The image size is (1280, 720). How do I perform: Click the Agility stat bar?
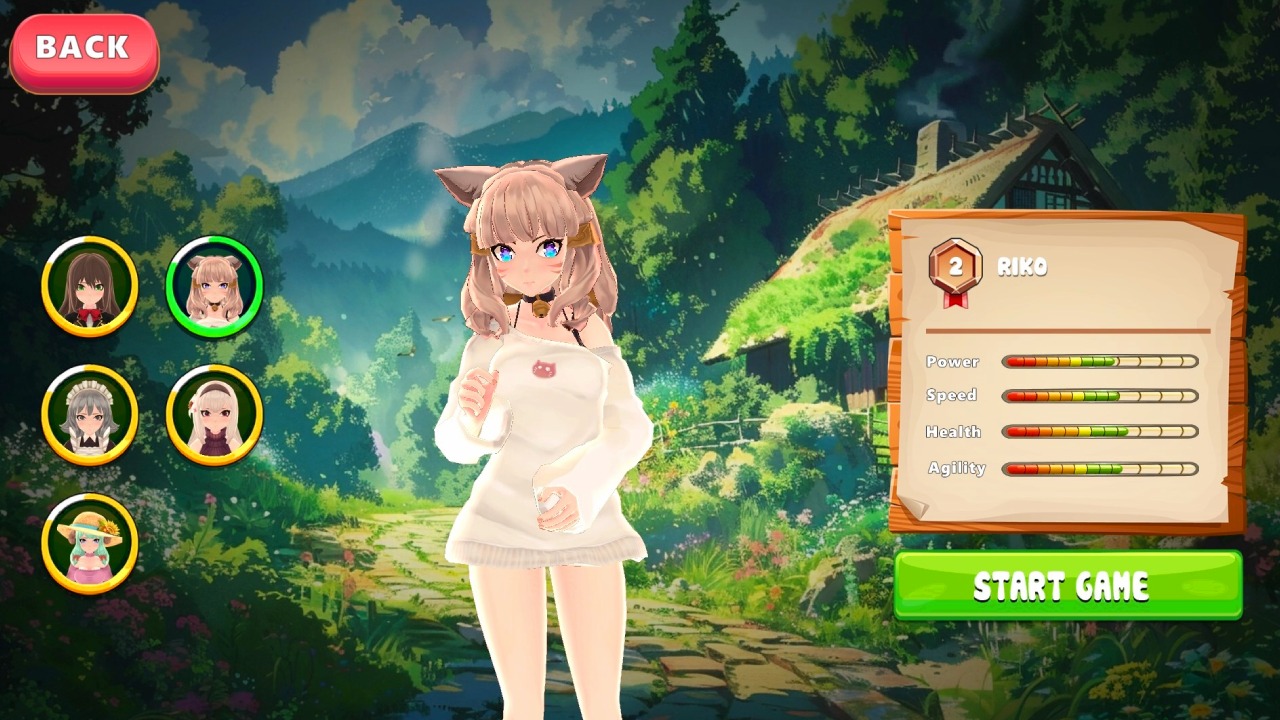[1100, 467]
